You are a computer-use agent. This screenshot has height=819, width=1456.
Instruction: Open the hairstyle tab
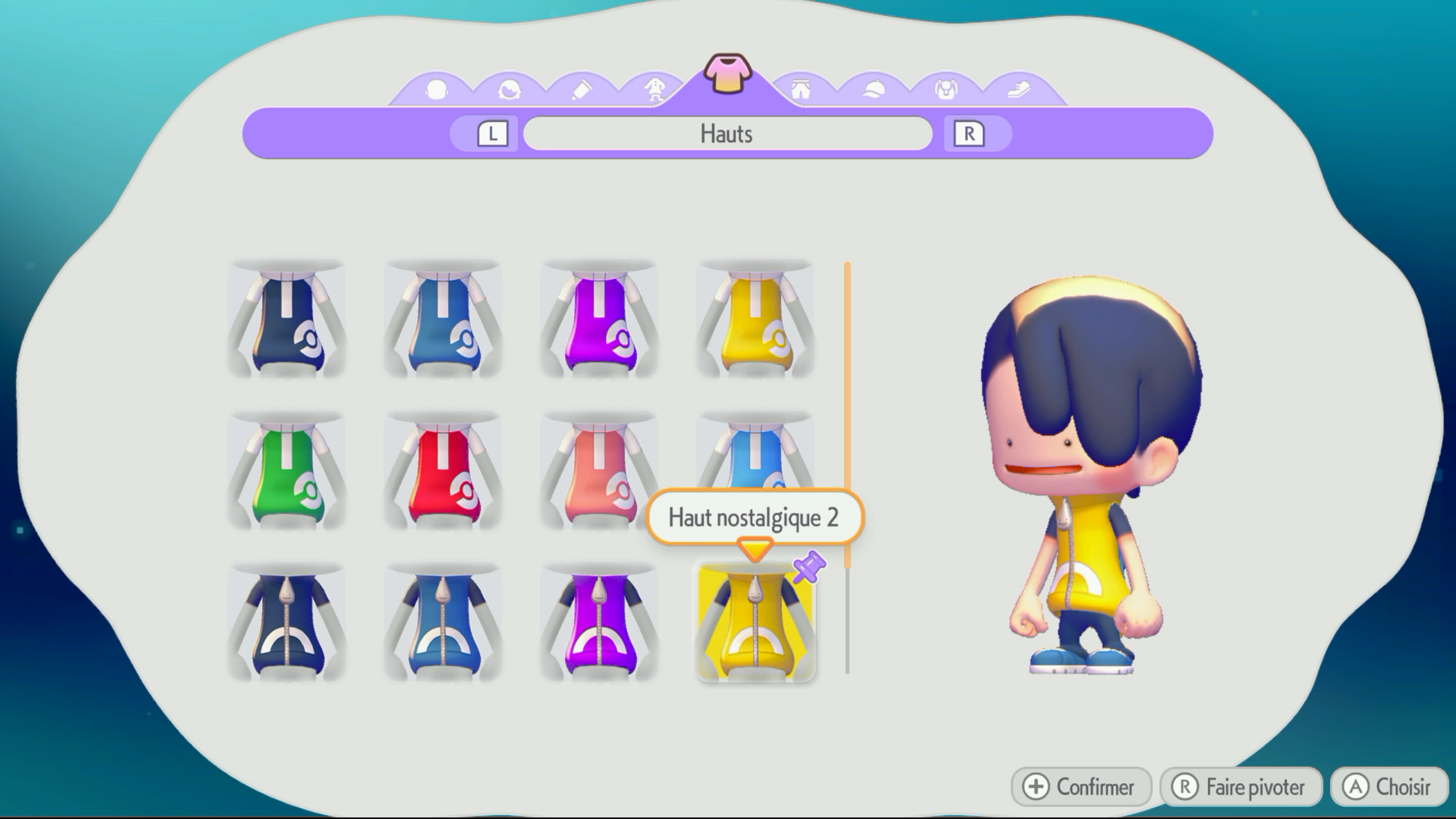click(x=509, y=90)
